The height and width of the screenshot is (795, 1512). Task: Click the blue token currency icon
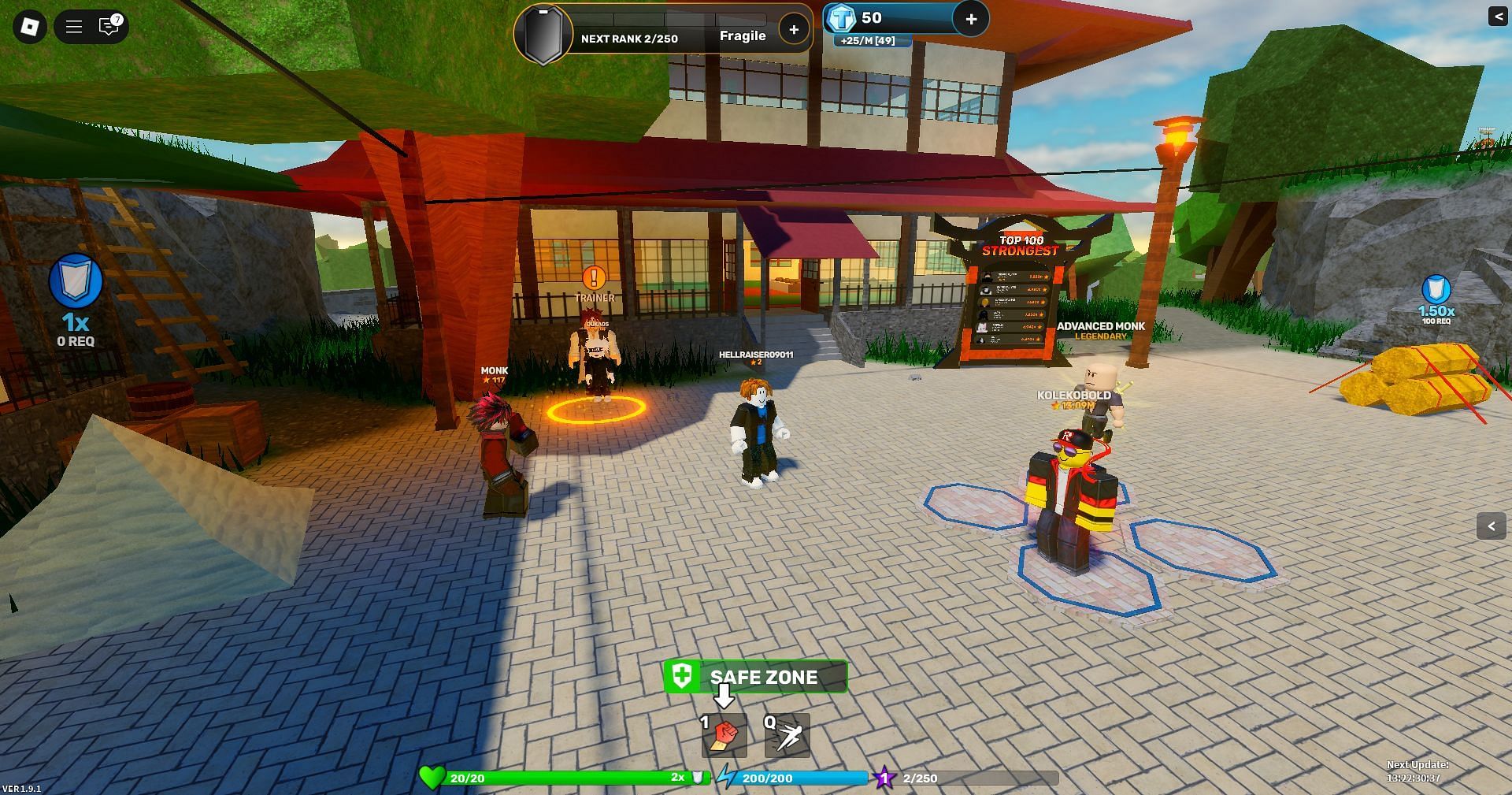point(841,18)
